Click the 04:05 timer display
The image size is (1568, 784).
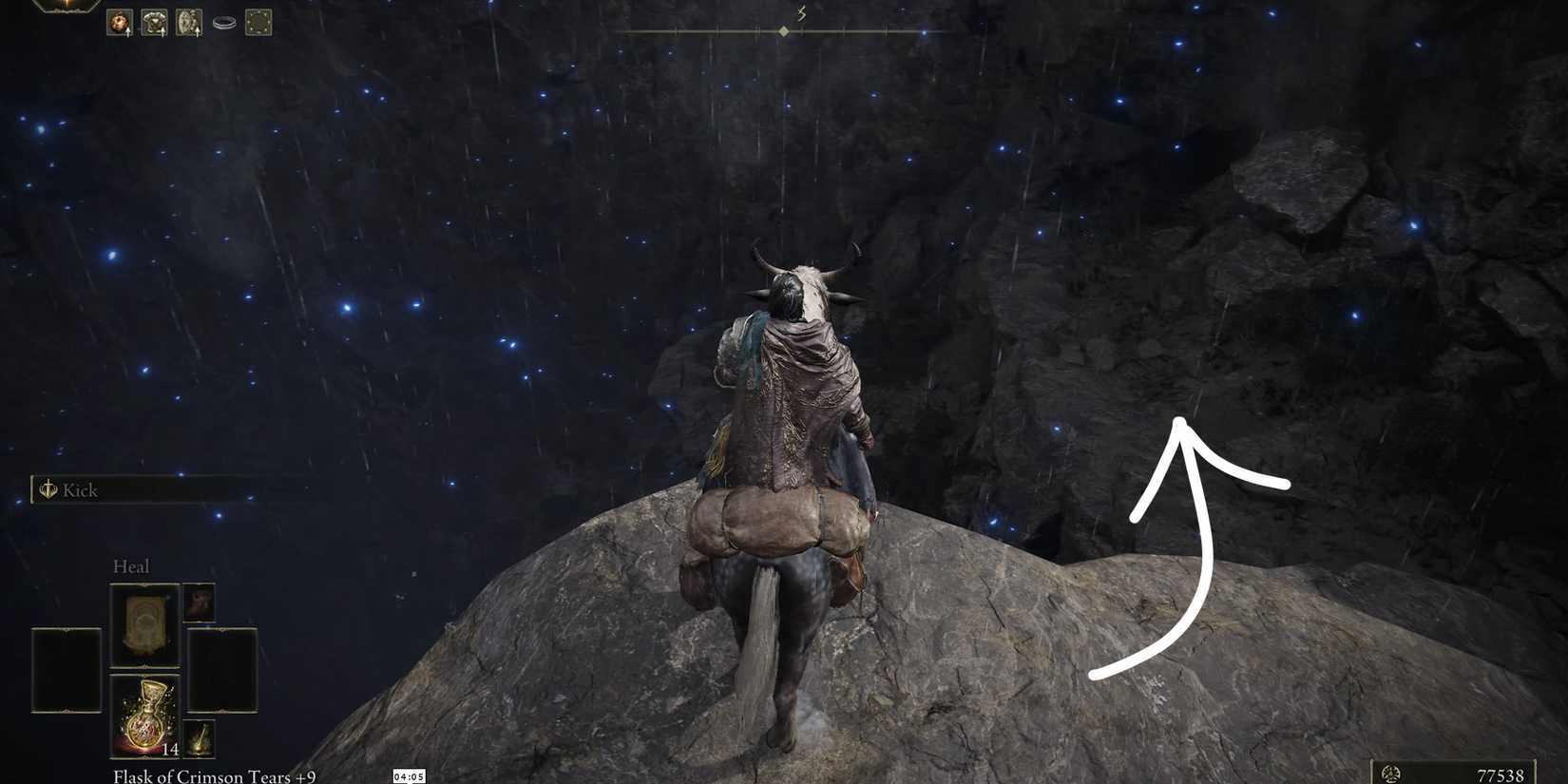(x=409, y=774)
